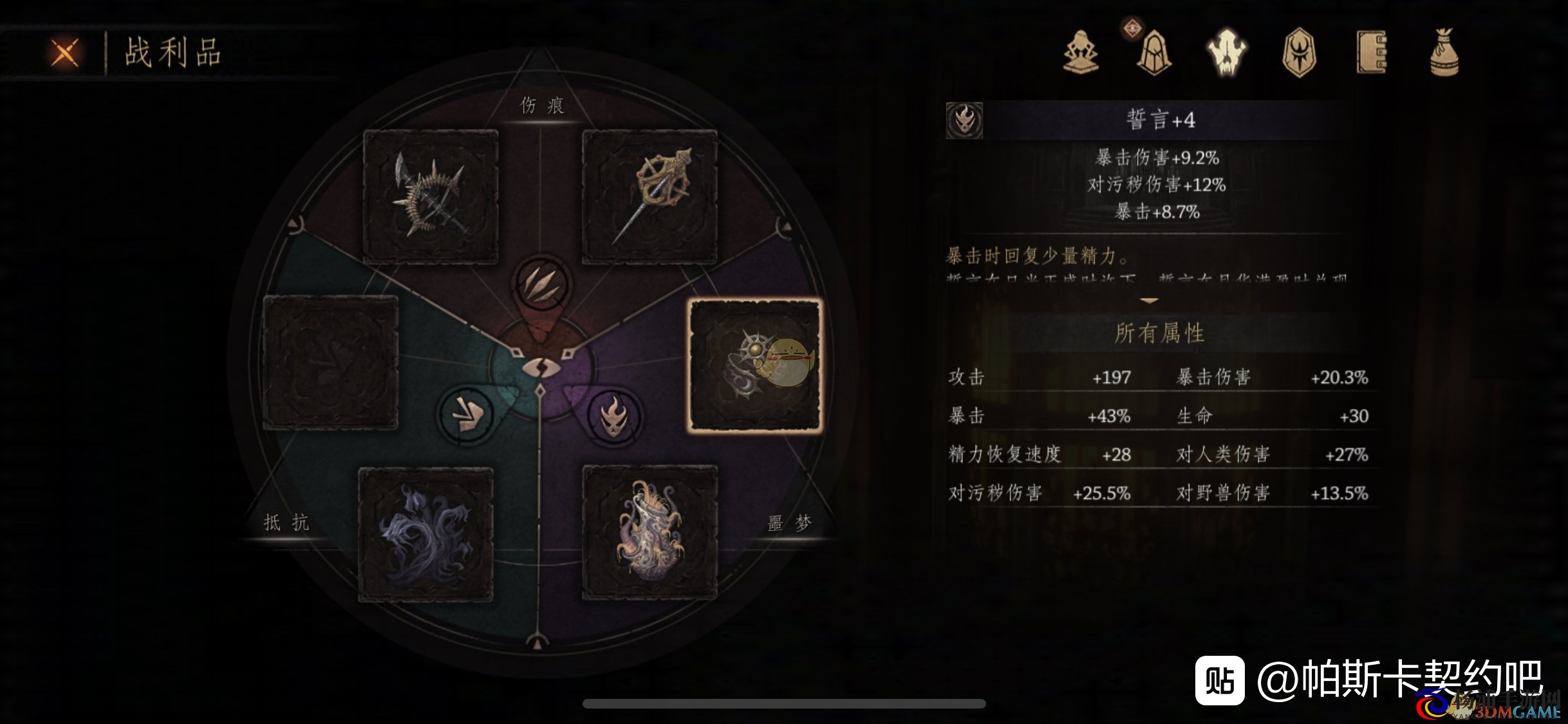Select the spiked bow trophy slot
This screenshot has height=724, width=1568.
(x=431, y=196)
